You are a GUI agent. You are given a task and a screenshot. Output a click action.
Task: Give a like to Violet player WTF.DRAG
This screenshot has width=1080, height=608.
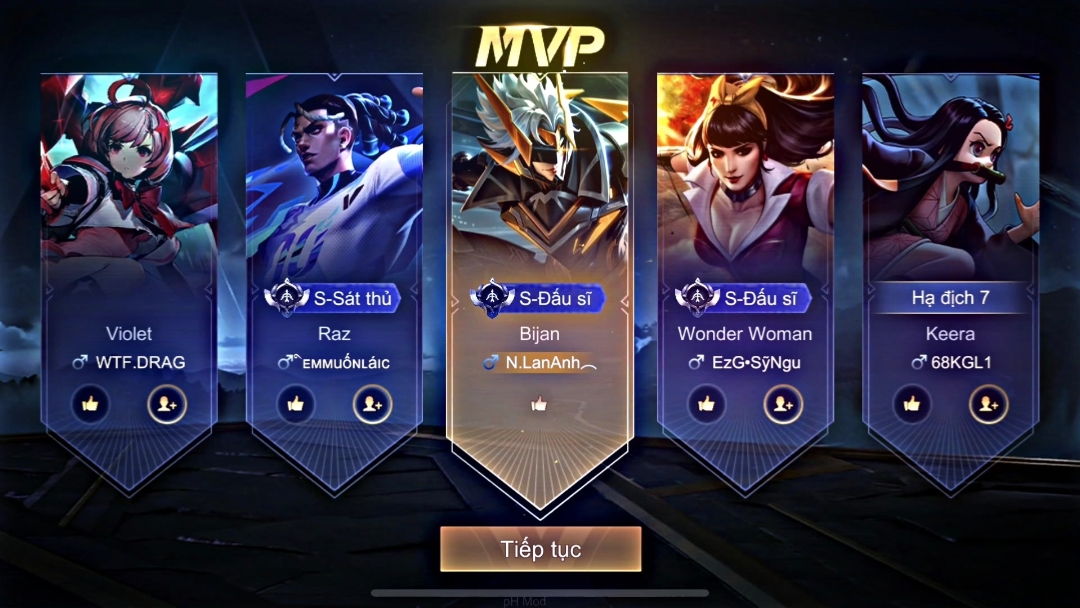(x=91, y=404)
